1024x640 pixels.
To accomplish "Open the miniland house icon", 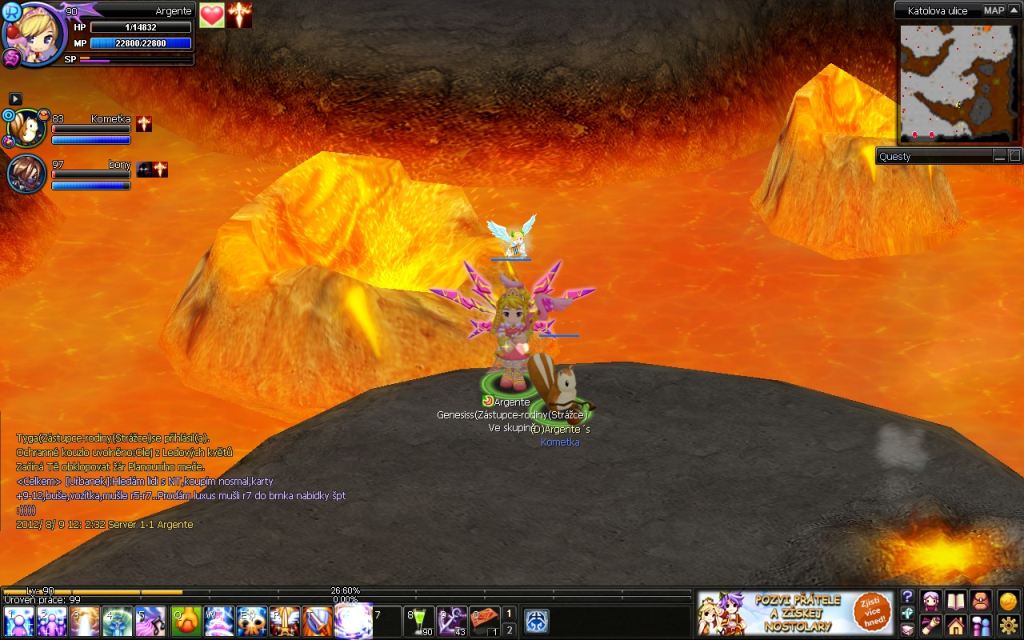I will (956, 626).
